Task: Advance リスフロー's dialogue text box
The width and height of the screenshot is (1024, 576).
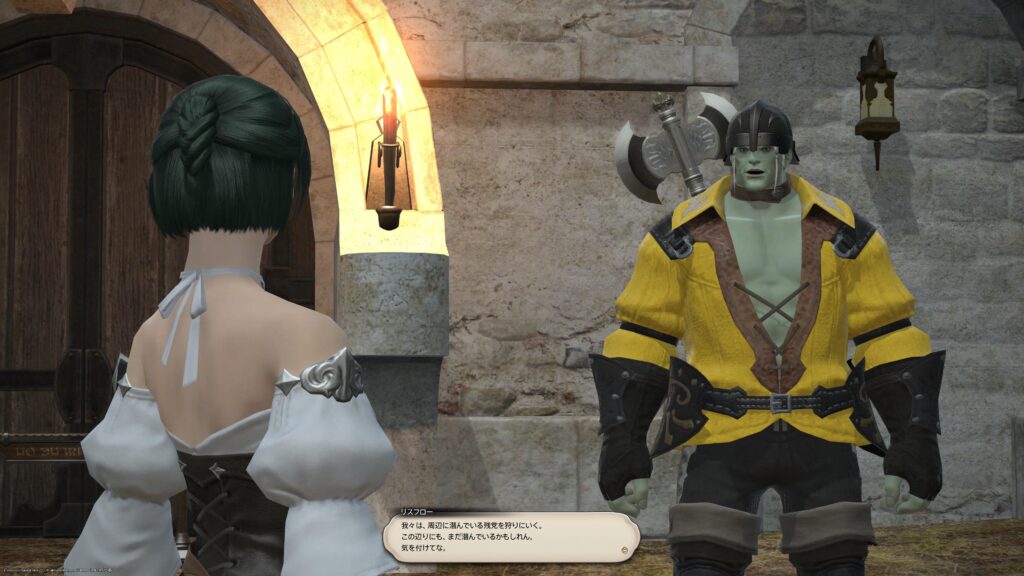Action: (x=510, y=537)
